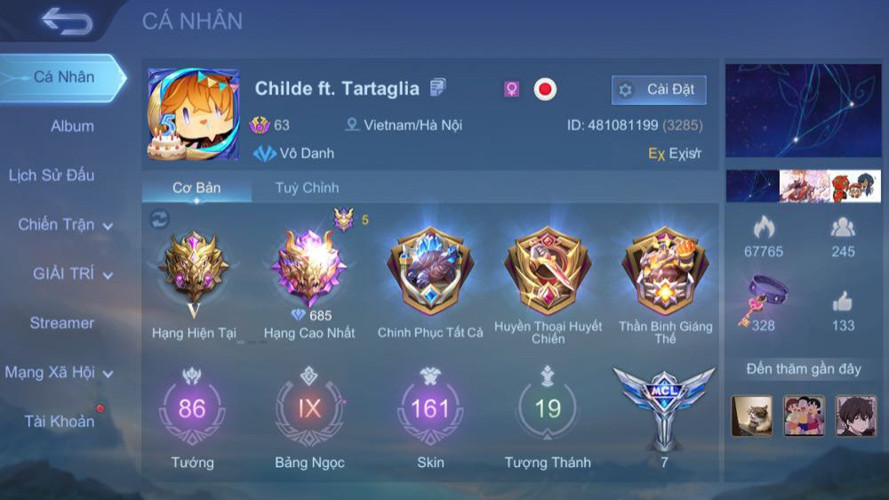The image size is (889, 500).
Task: Copy the player name using the copy icon
Action: [x=438, y=88]
